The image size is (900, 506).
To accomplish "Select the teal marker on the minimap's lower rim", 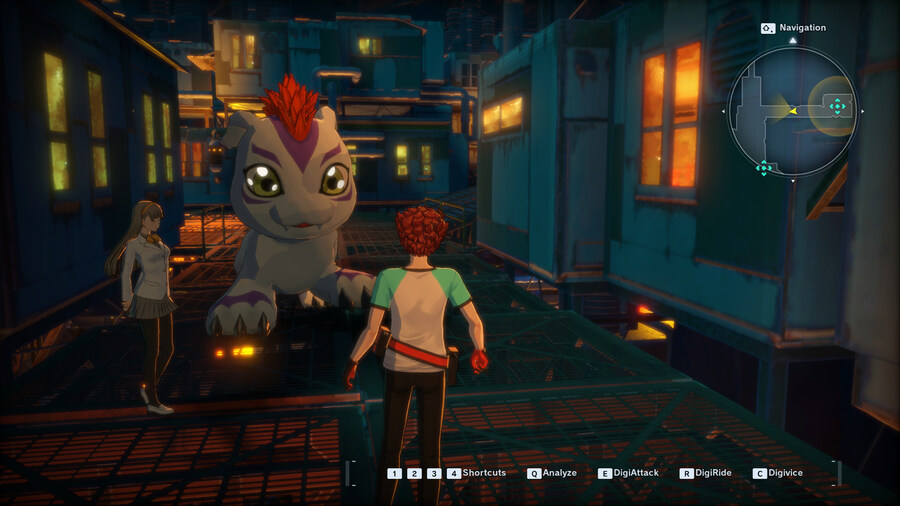I will tap(764, 168).
